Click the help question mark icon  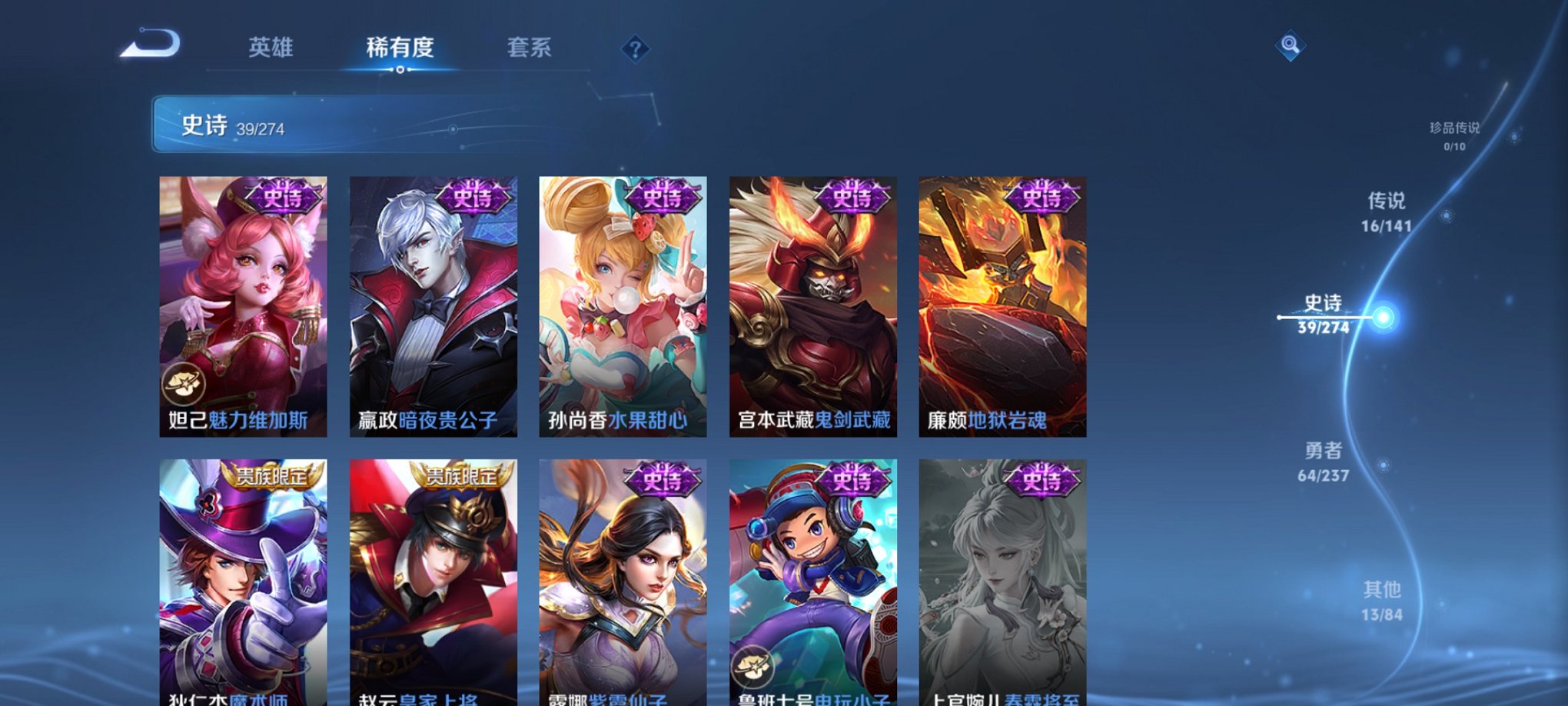point(635,48)
